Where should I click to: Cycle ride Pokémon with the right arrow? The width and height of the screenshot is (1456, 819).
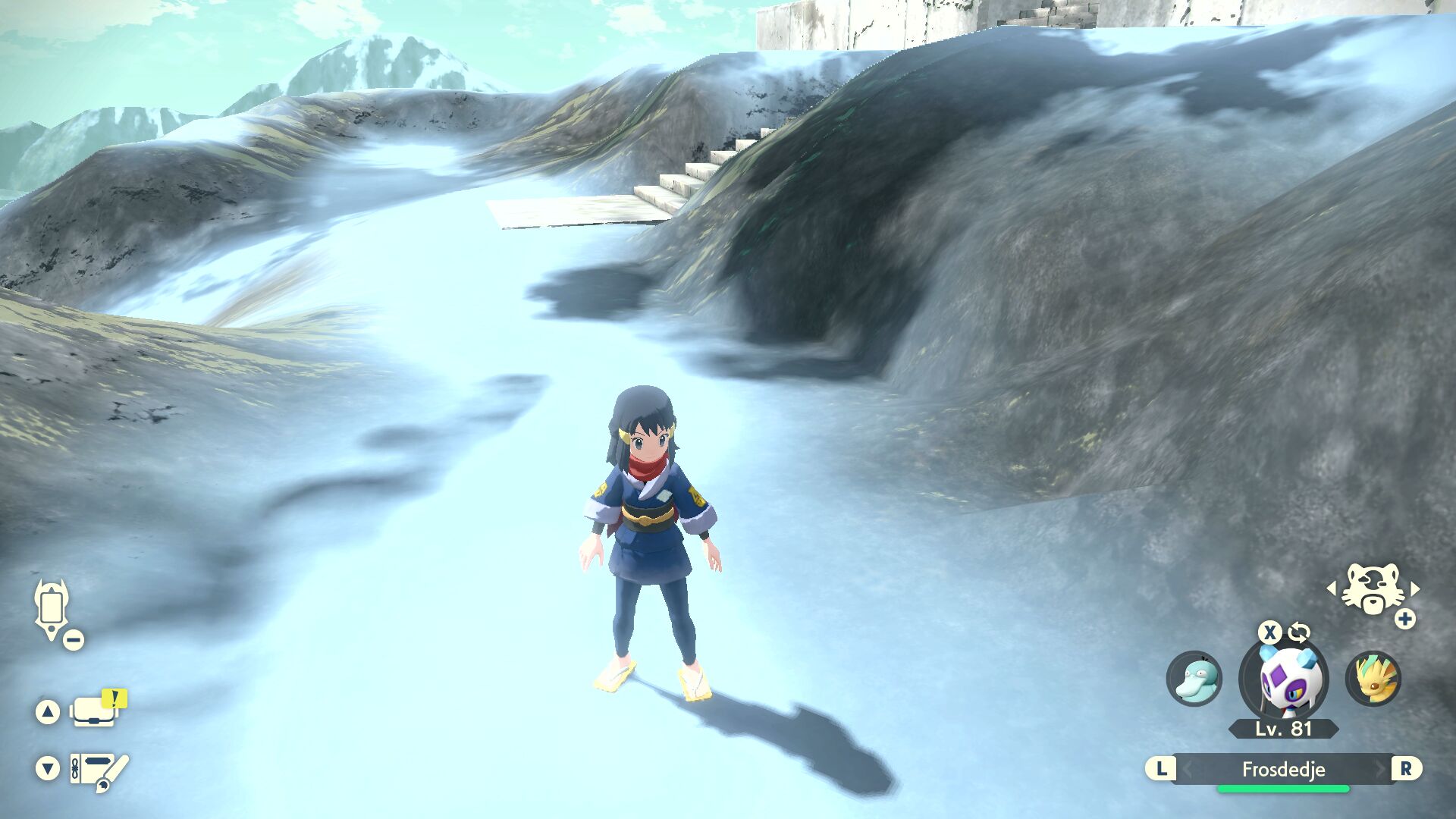click(x=1415, y=588)
